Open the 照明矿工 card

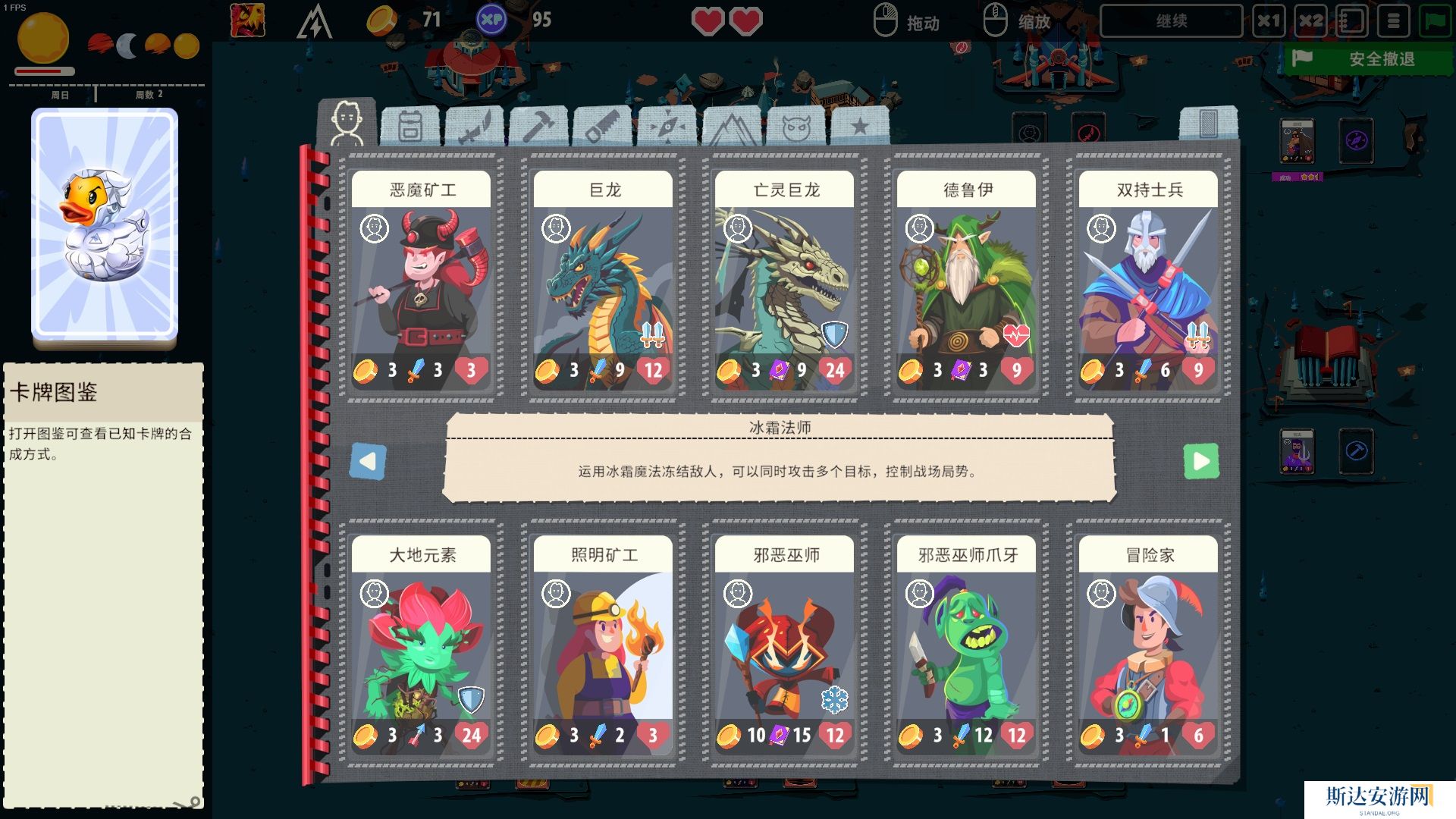coord(603,646)
